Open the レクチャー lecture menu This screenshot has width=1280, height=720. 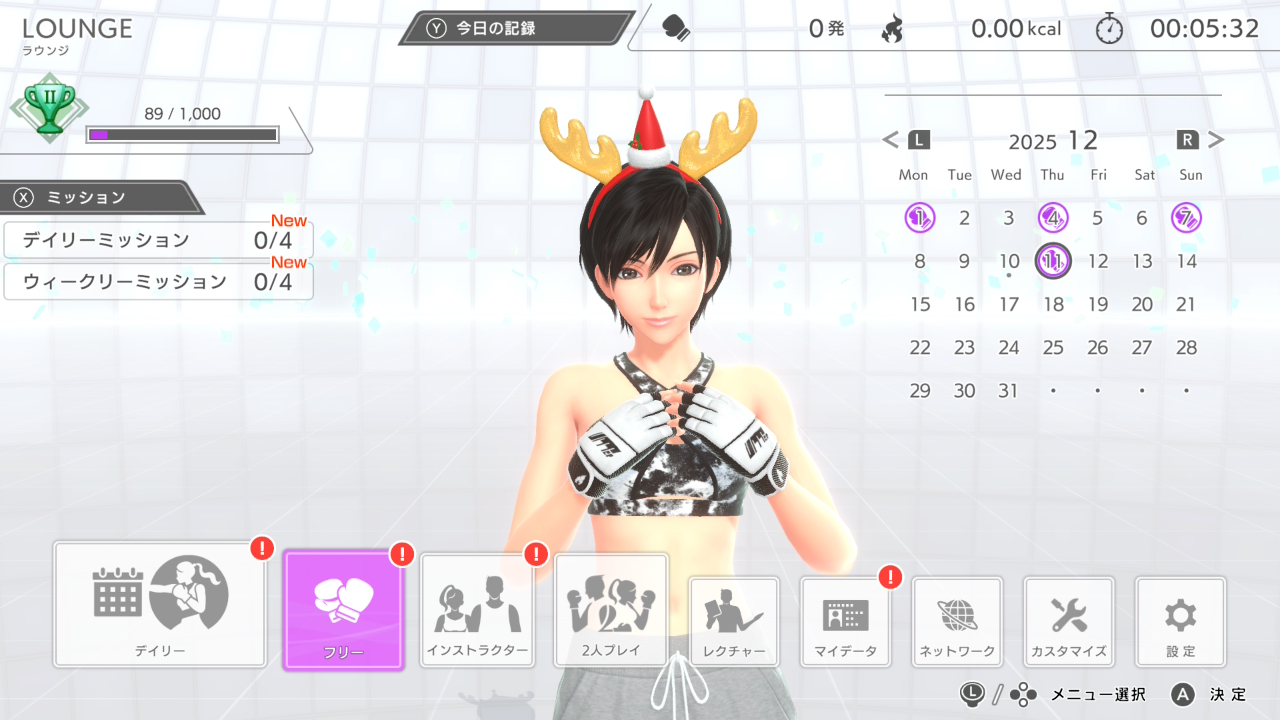pyautogui.click(x=734, y=621)
